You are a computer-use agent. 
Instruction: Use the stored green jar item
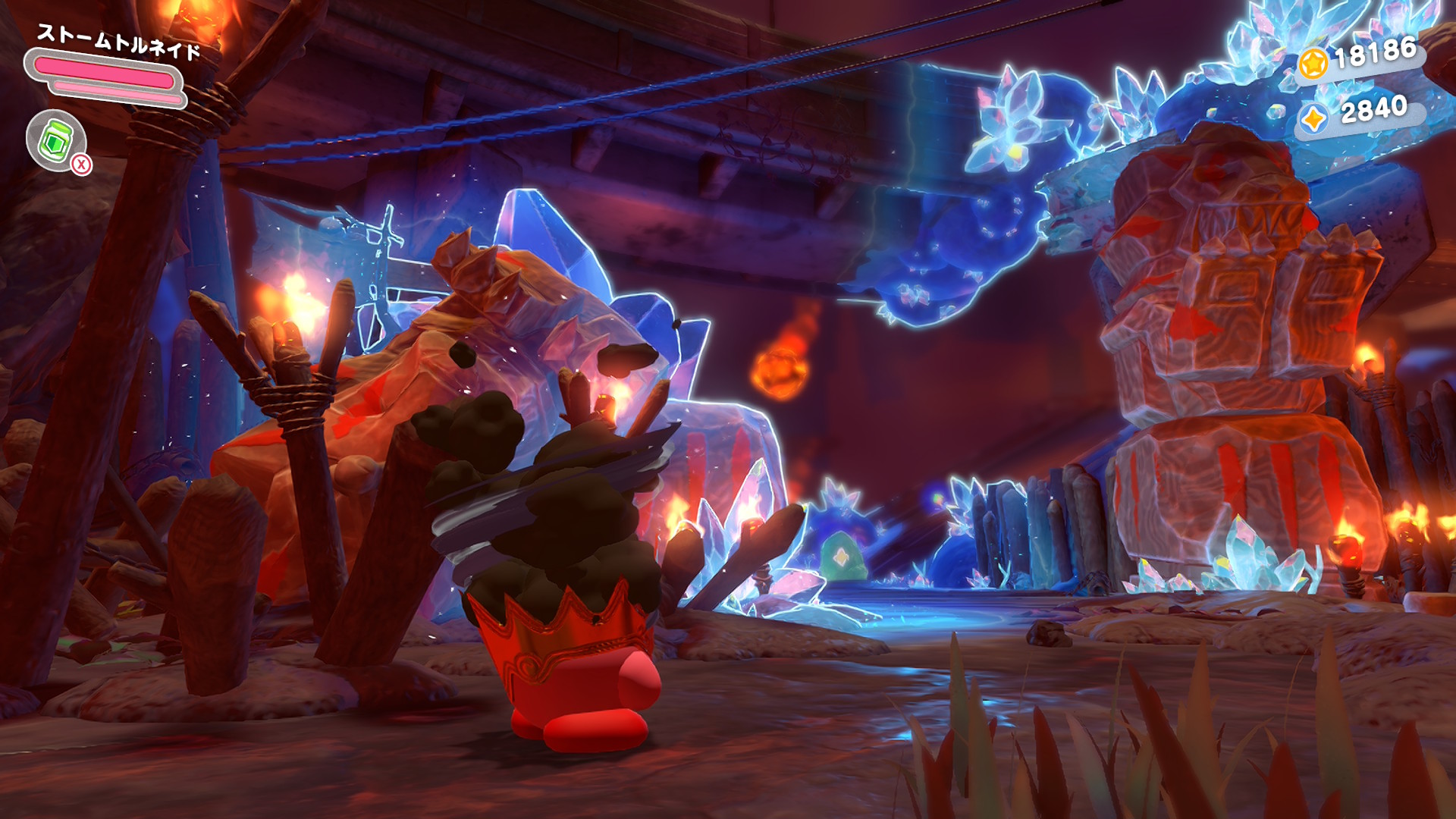pos(56,140)
